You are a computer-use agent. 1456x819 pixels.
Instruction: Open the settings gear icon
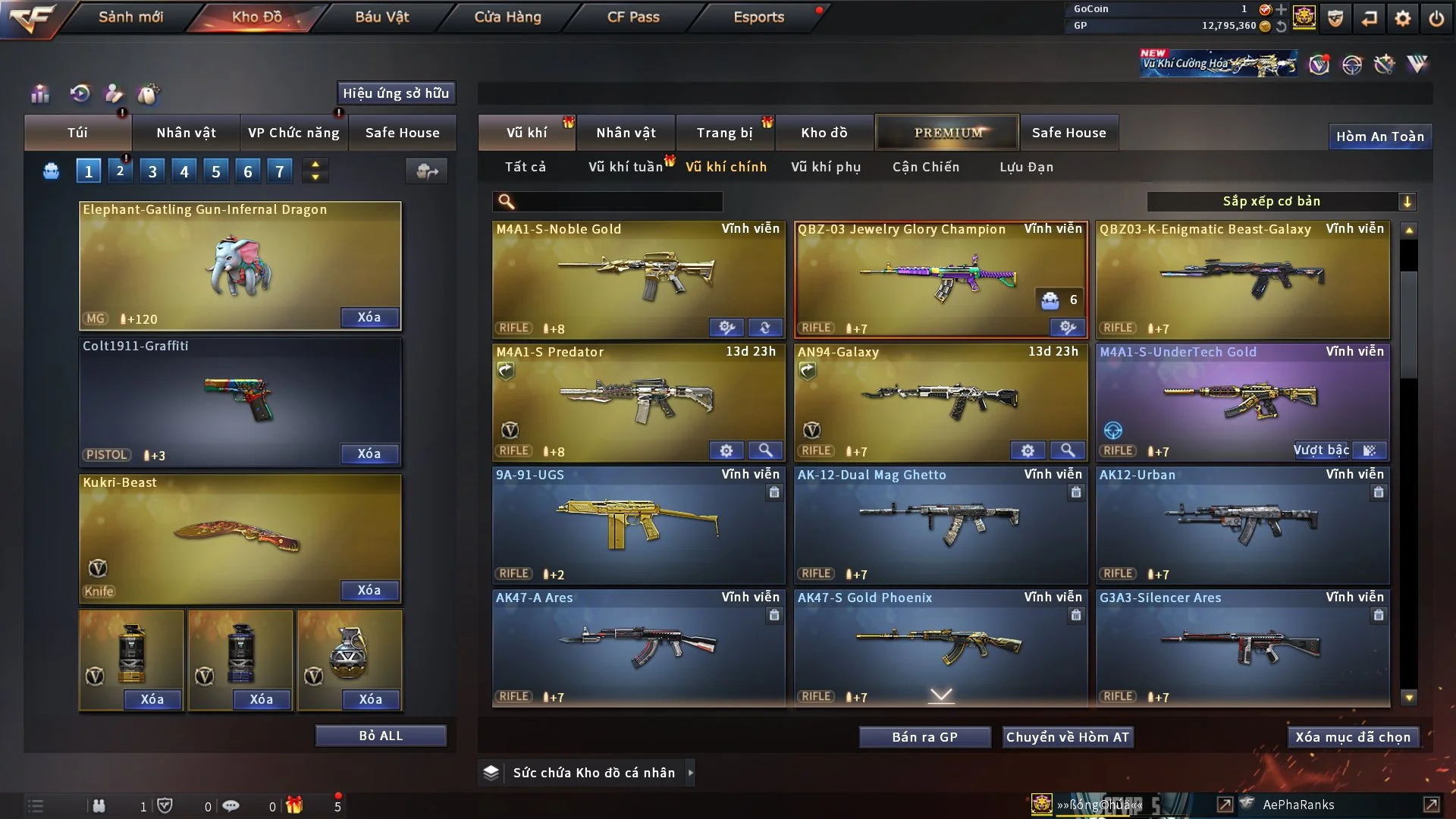coord(1402,18)
